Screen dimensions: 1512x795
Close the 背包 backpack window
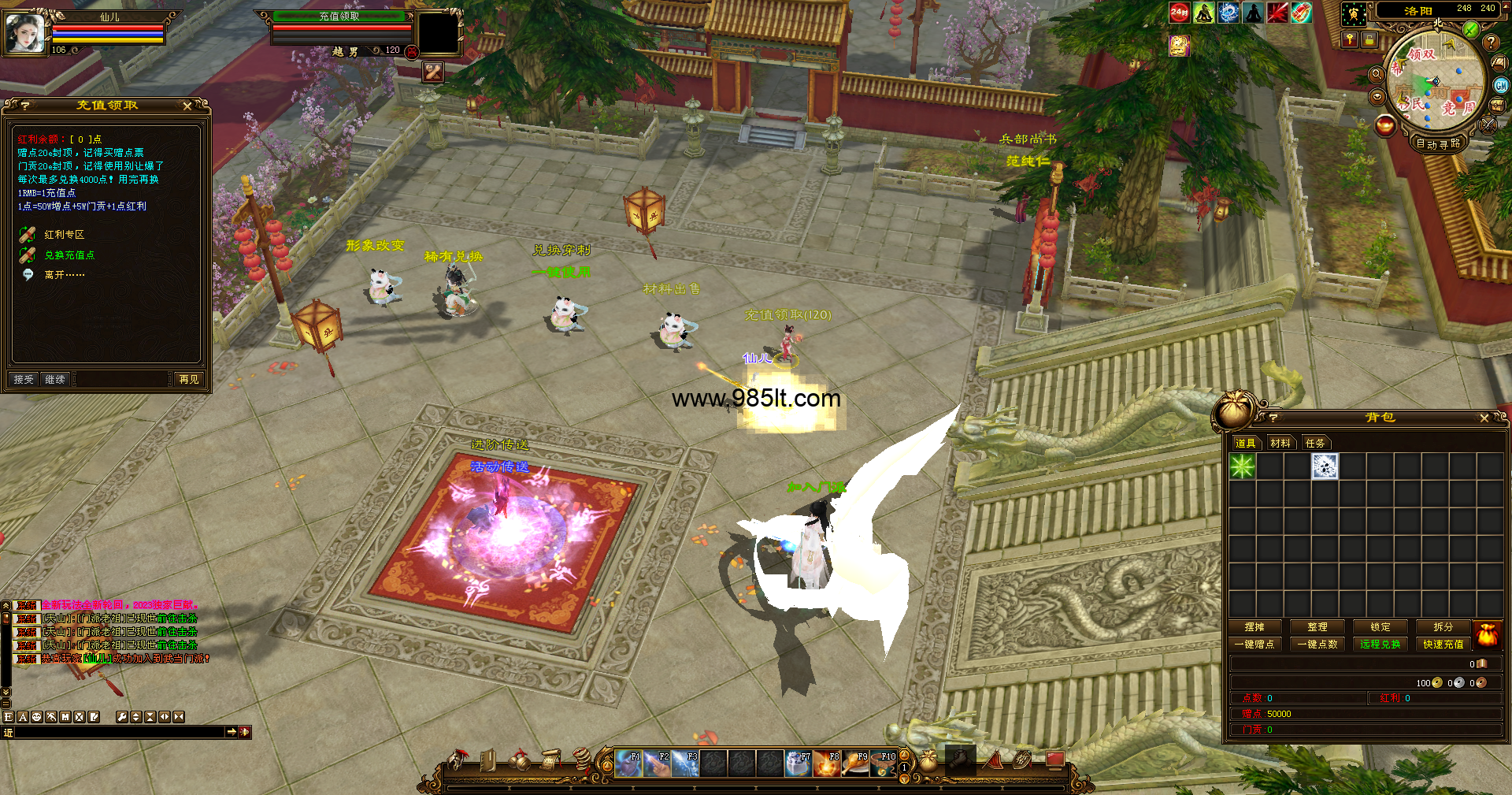[1484, 418]
